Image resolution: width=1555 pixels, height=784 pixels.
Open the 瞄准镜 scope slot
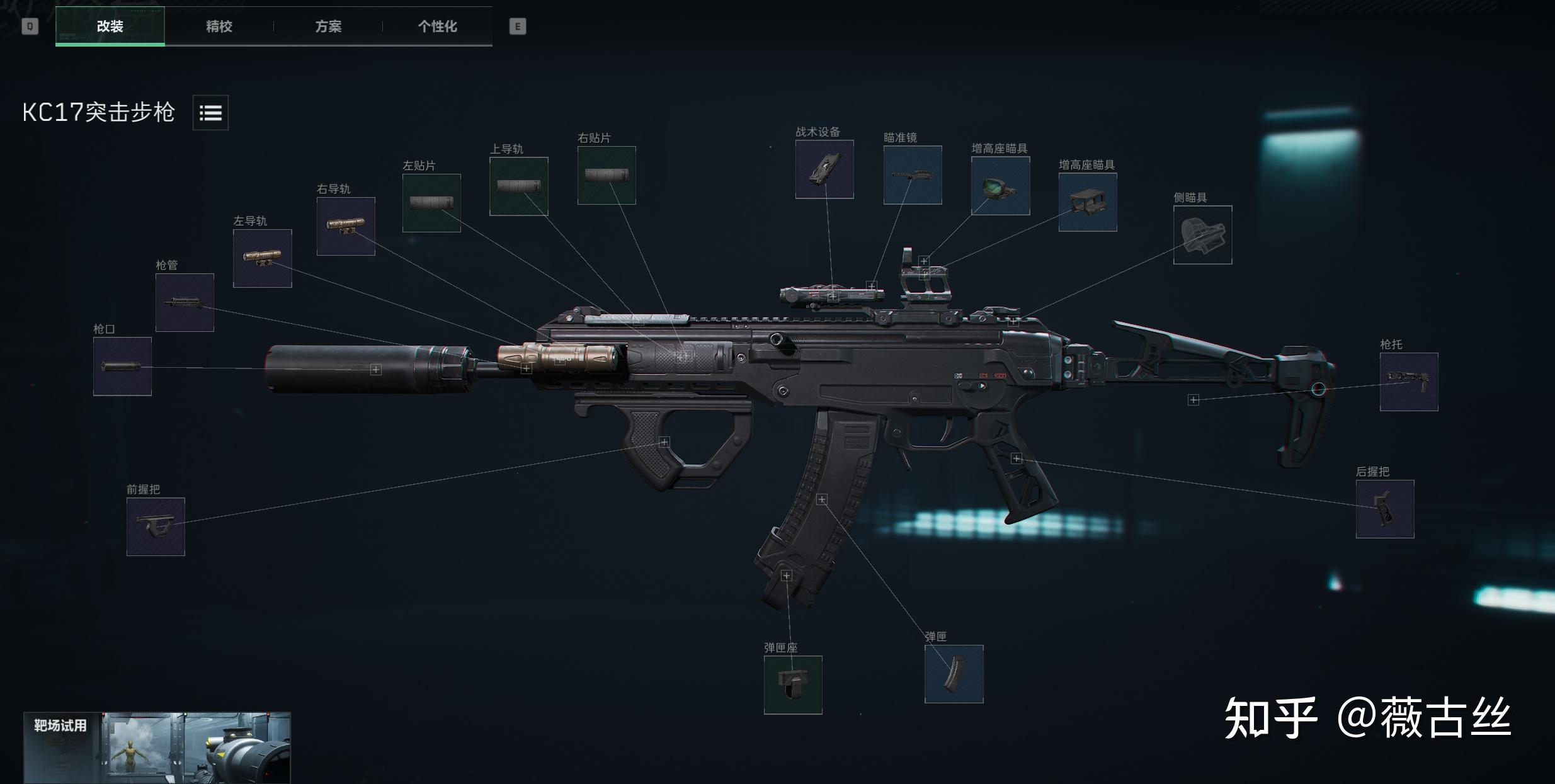[x=913, y=175]
